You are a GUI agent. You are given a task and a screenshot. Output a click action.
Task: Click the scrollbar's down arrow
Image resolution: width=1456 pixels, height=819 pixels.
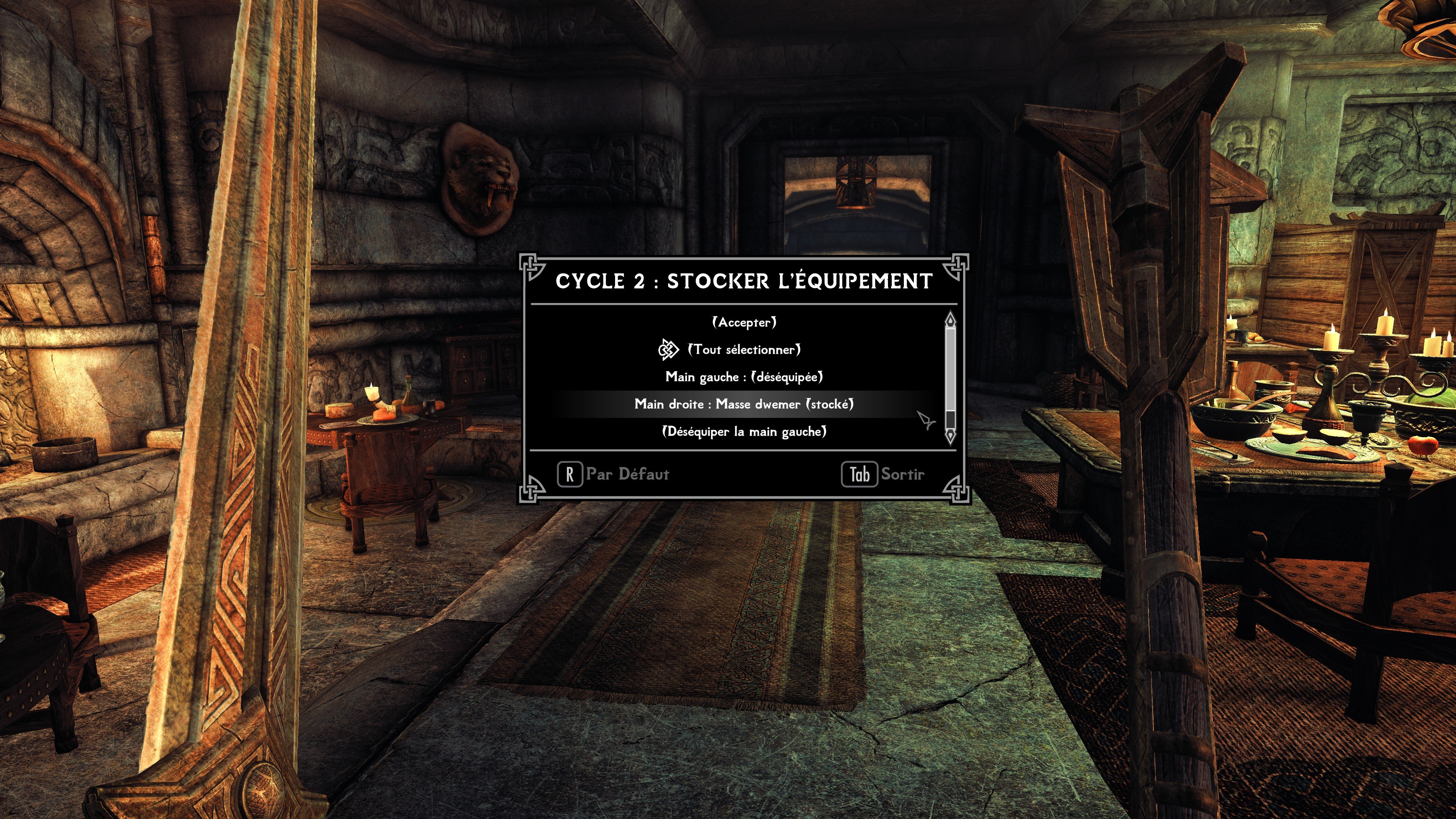tap(950, 436)
